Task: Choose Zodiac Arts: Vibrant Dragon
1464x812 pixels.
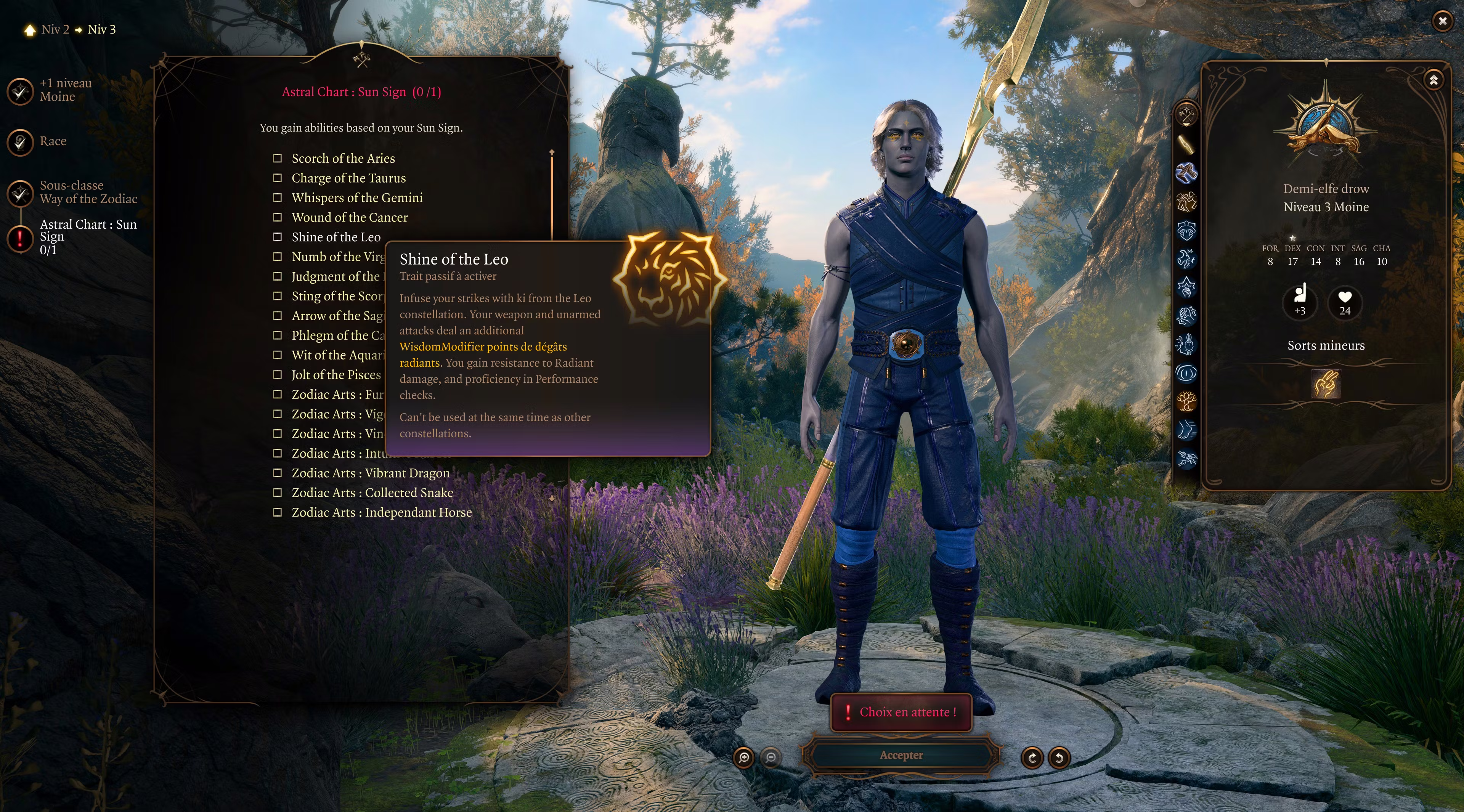Action: click(x=277, y=473)
